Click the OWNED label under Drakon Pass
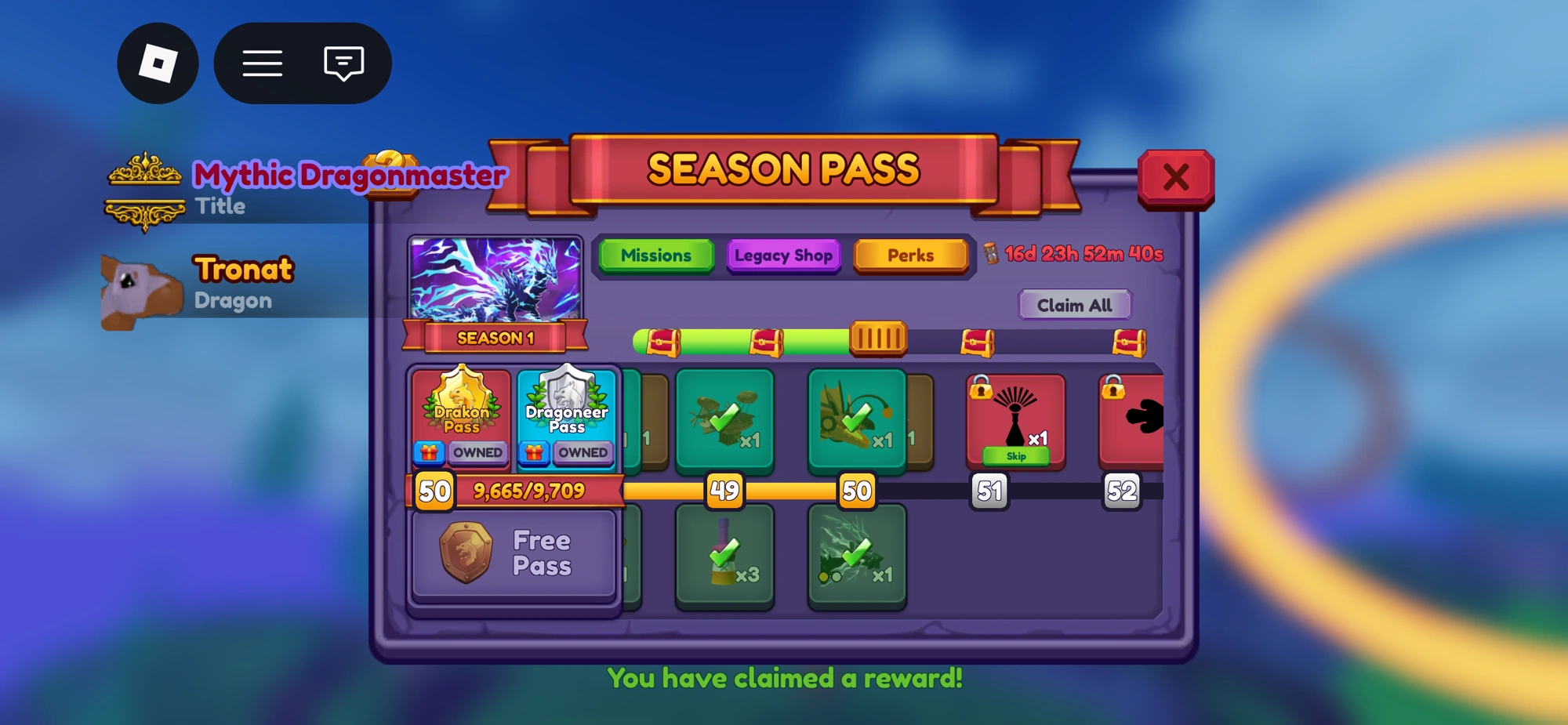 pyautogui.click(x=478, y=452)
